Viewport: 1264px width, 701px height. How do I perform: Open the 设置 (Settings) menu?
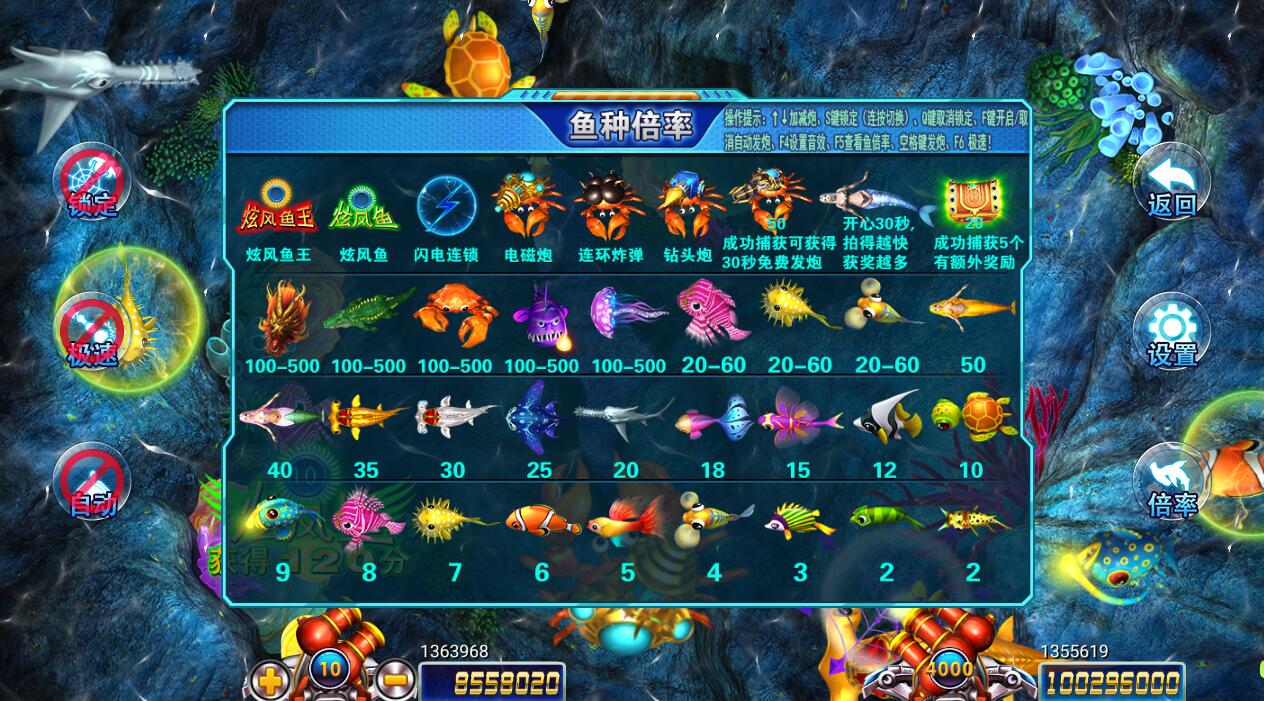(x=1171, y=333)
